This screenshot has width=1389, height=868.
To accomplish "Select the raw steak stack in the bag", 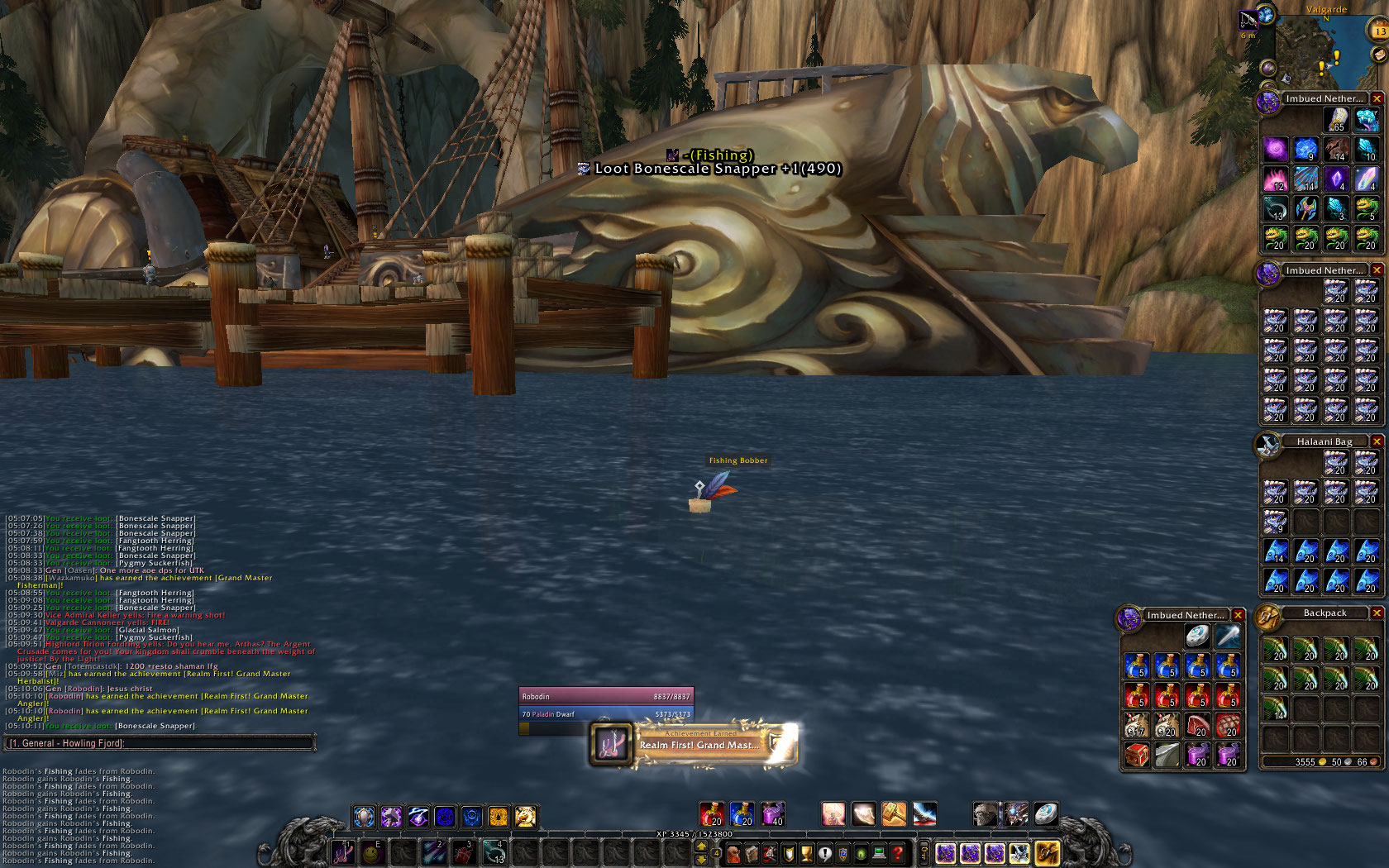I will pos(1196,725).
